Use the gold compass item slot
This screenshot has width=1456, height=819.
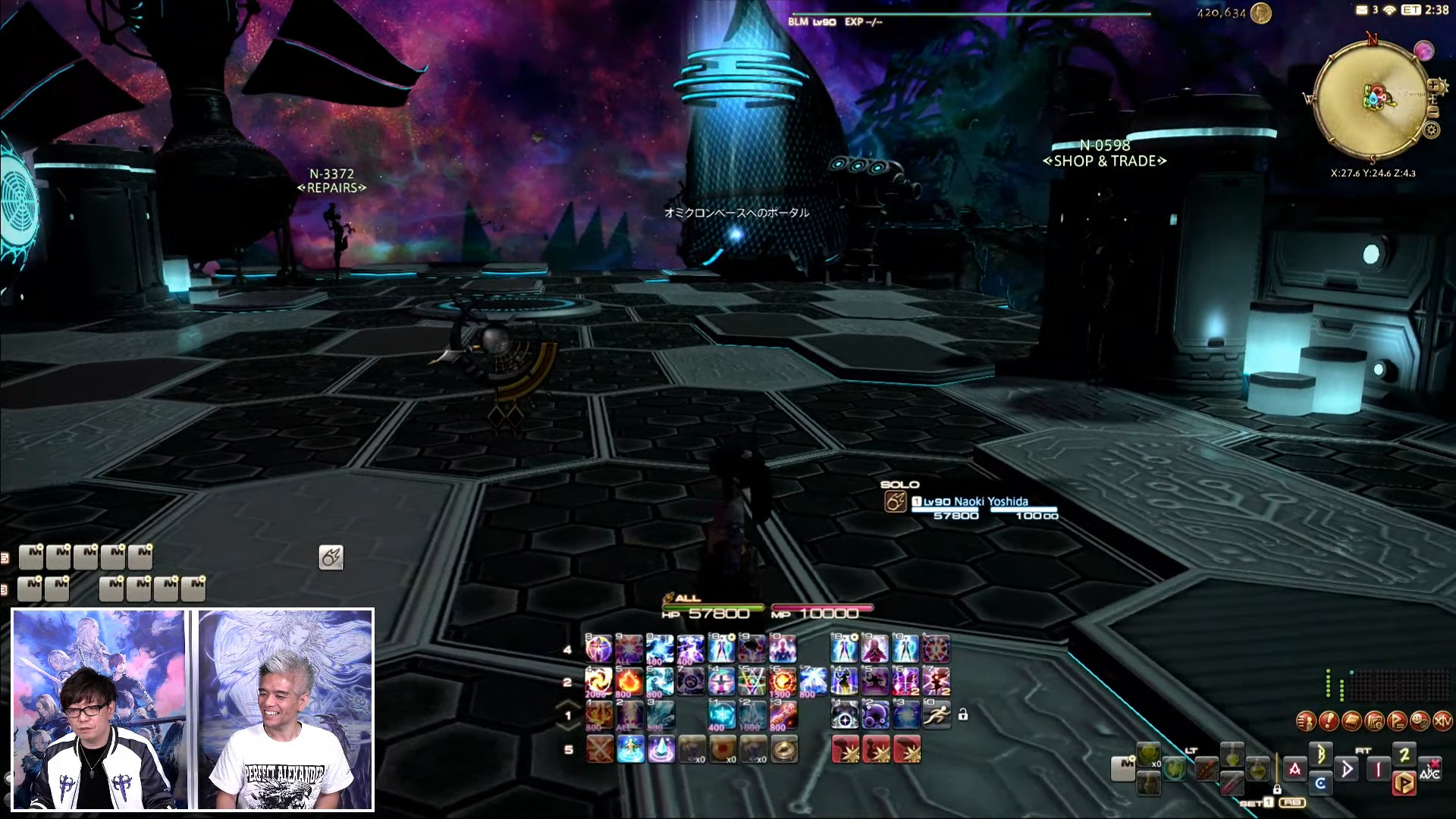[785, 749]
